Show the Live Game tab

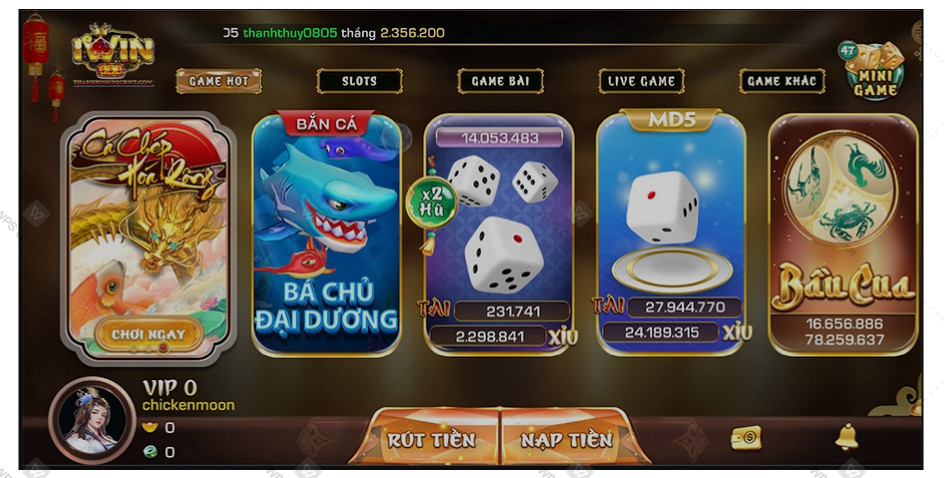pyautogui.click(x=641, y=81)
